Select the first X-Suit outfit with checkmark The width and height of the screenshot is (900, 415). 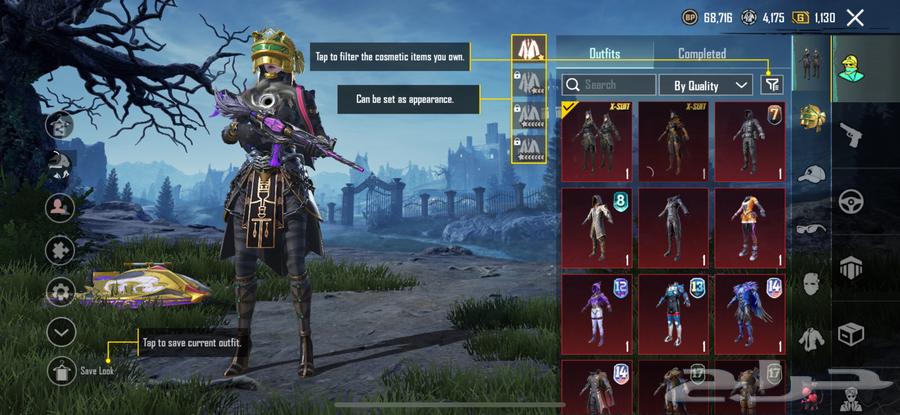click(596, 140)
